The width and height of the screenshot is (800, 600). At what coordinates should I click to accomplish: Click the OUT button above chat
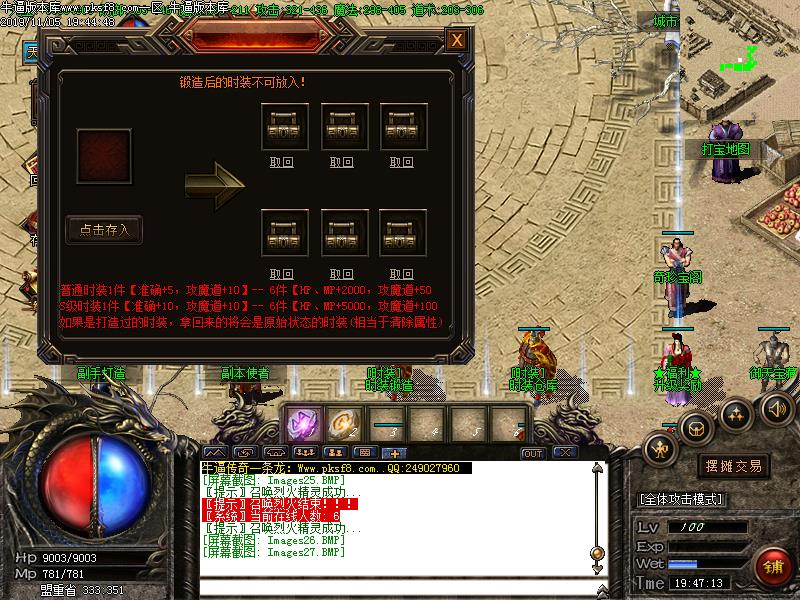click(533, 453)
